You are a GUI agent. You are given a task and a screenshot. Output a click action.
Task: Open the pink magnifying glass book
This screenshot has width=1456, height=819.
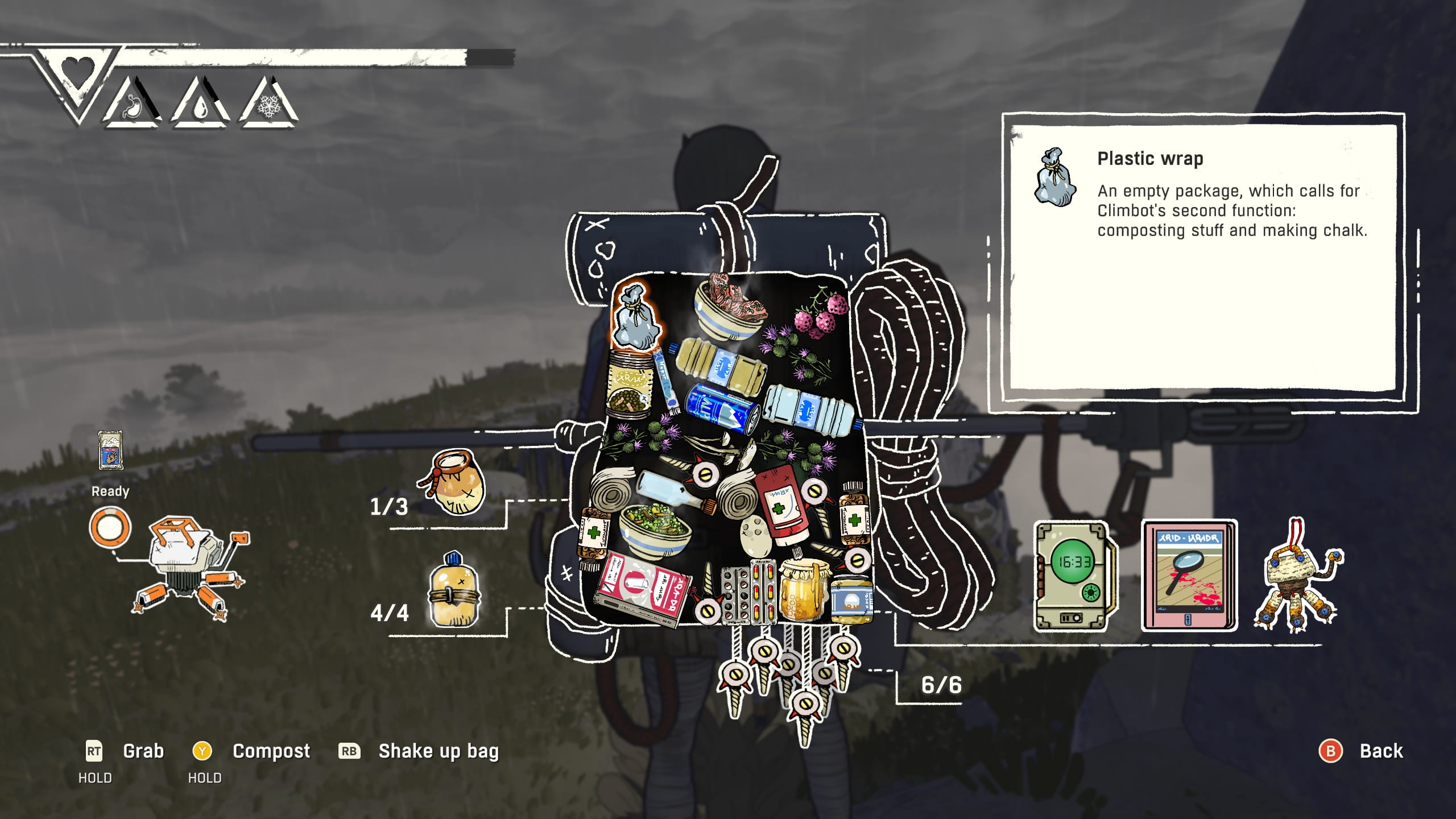click(1189, 576)
